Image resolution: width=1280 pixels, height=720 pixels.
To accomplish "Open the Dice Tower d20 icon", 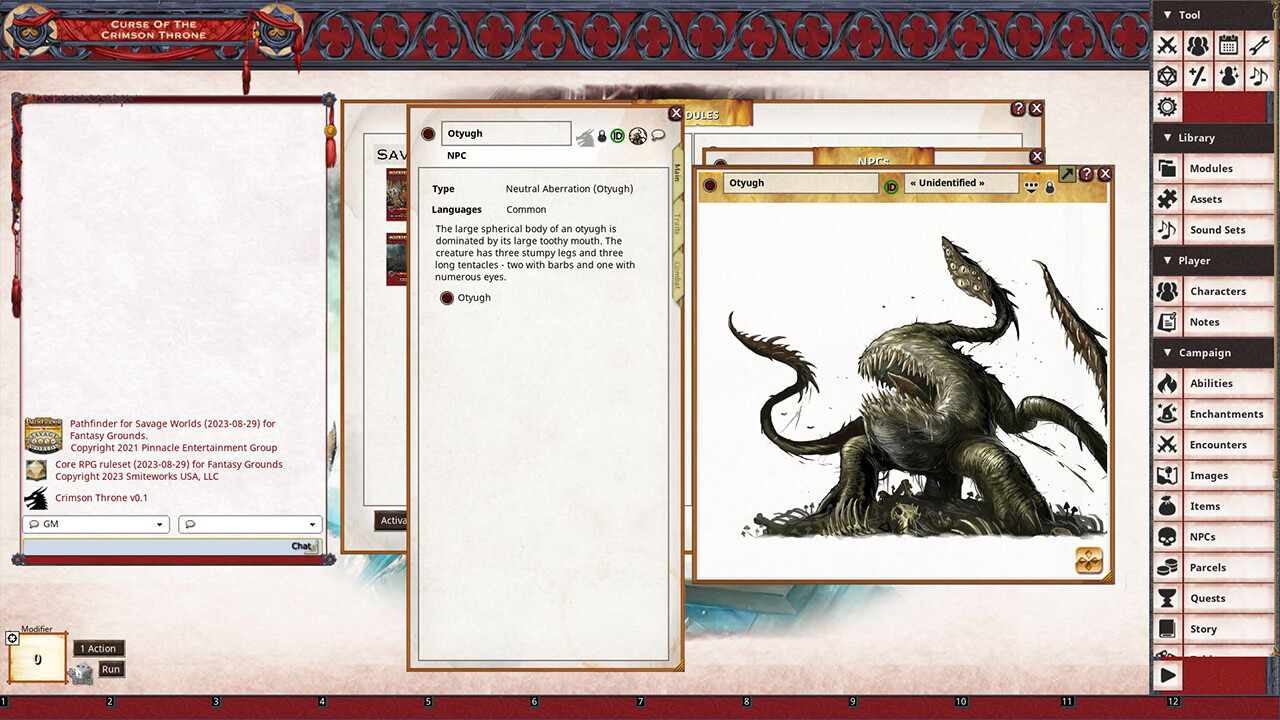I will click(1167, 75).
